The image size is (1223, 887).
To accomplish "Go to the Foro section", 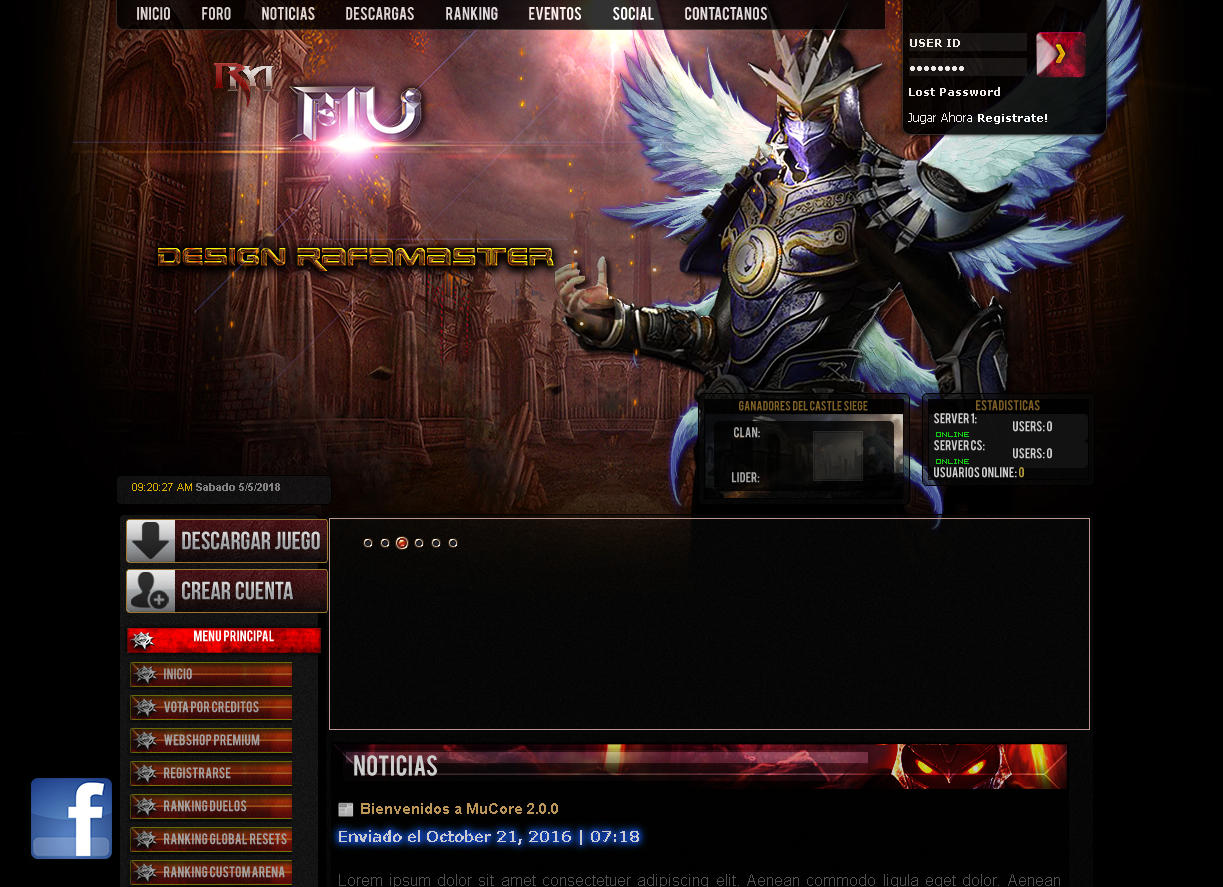I will click(x=216, y=14).
